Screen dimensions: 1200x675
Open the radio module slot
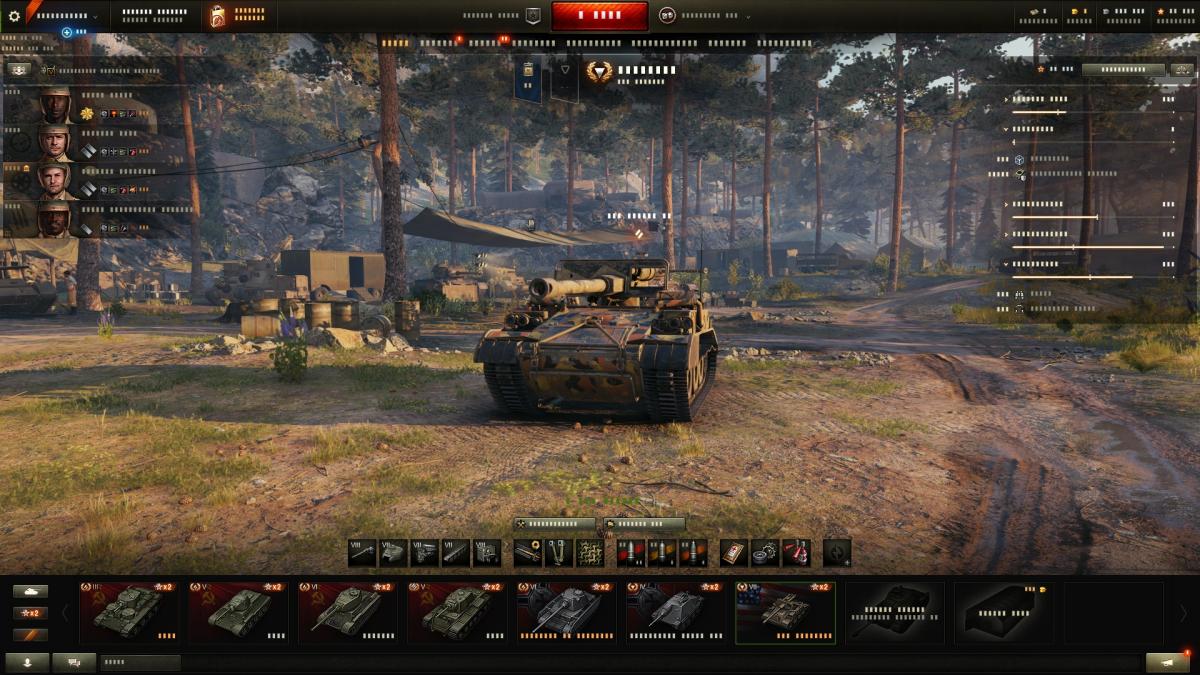486,552
